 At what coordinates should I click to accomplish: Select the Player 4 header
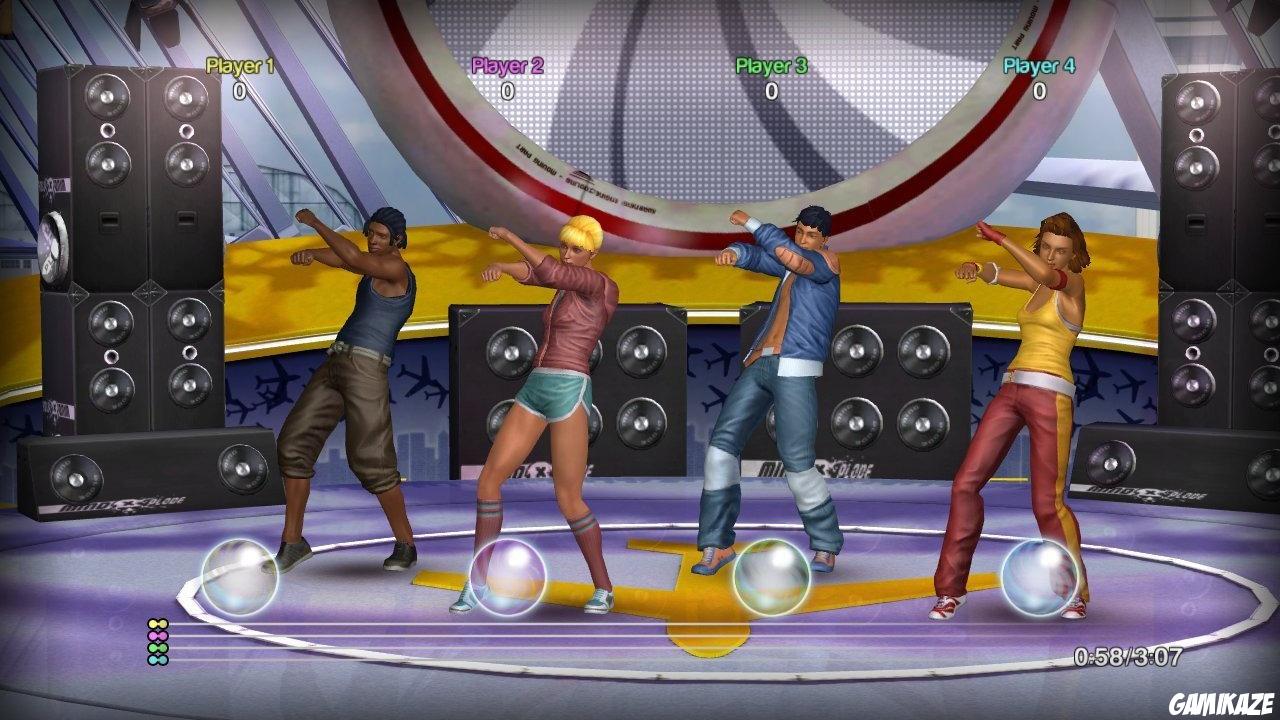[1038, 66]
